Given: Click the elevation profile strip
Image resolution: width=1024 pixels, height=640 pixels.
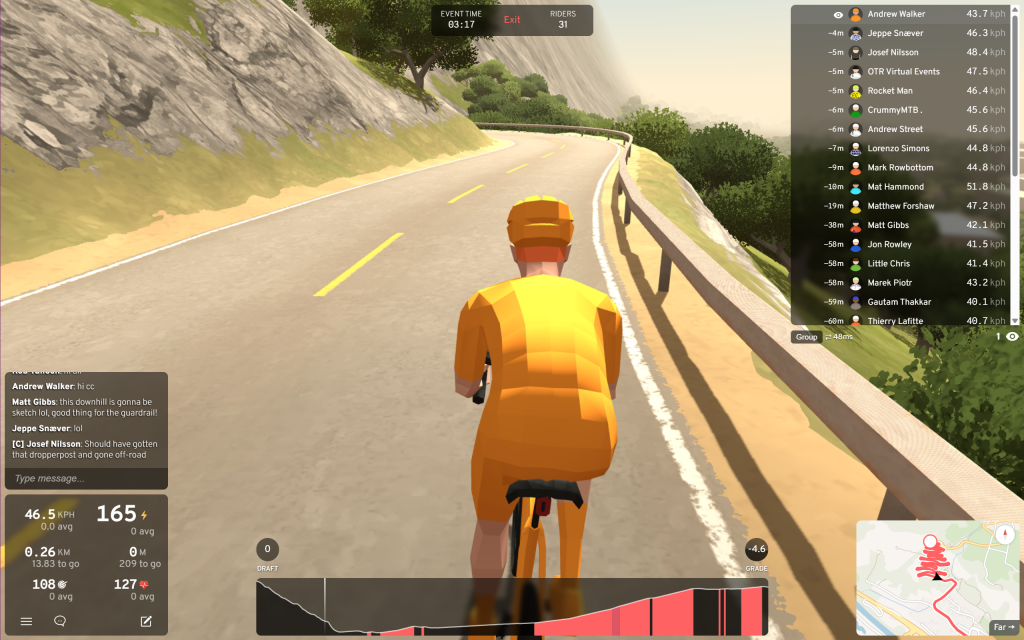Looking at the screenshot, I should tap(512, 607).
